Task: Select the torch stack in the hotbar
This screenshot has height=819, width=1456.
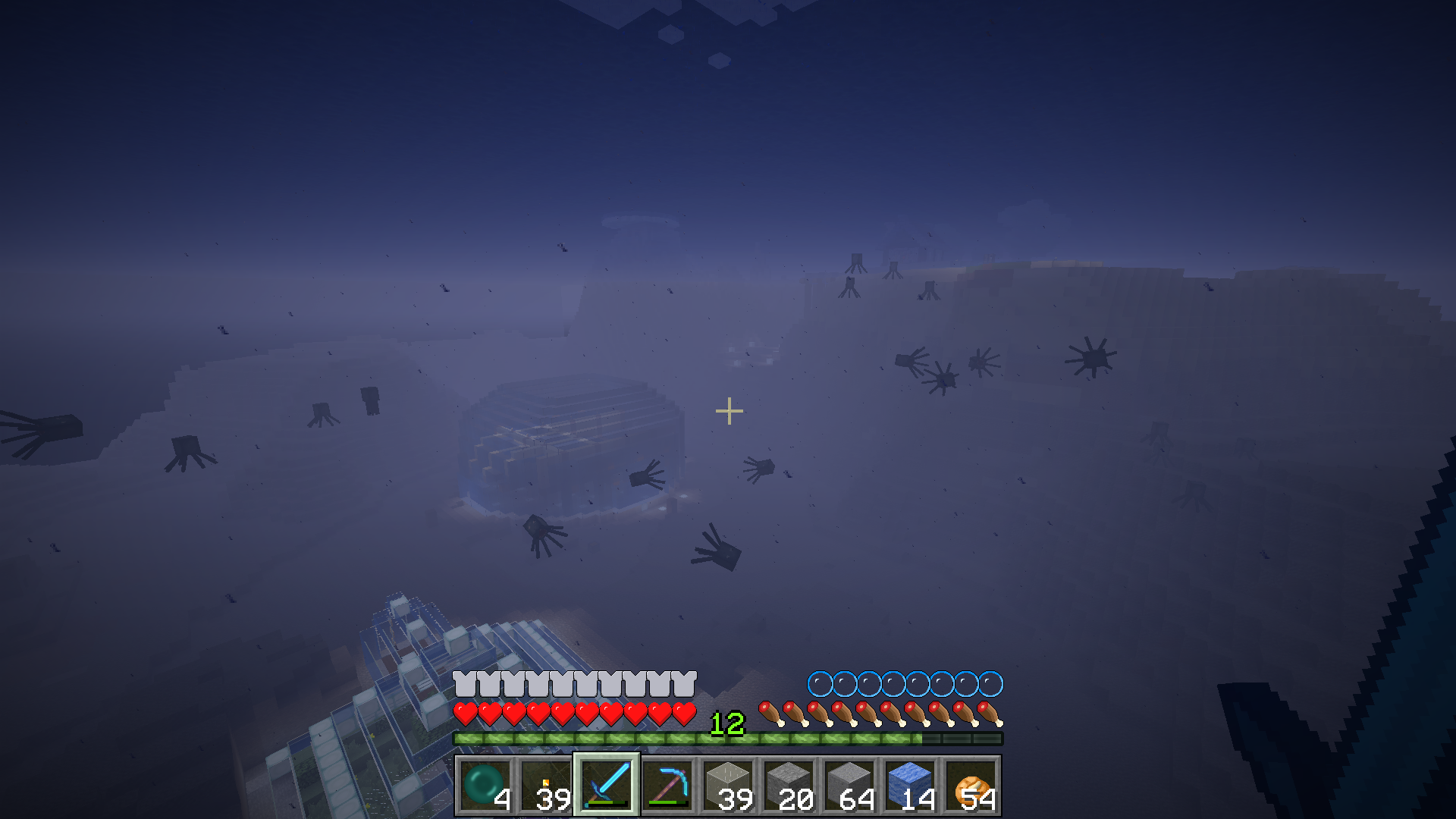Action: pyautogui.click(x=546, y=786)
